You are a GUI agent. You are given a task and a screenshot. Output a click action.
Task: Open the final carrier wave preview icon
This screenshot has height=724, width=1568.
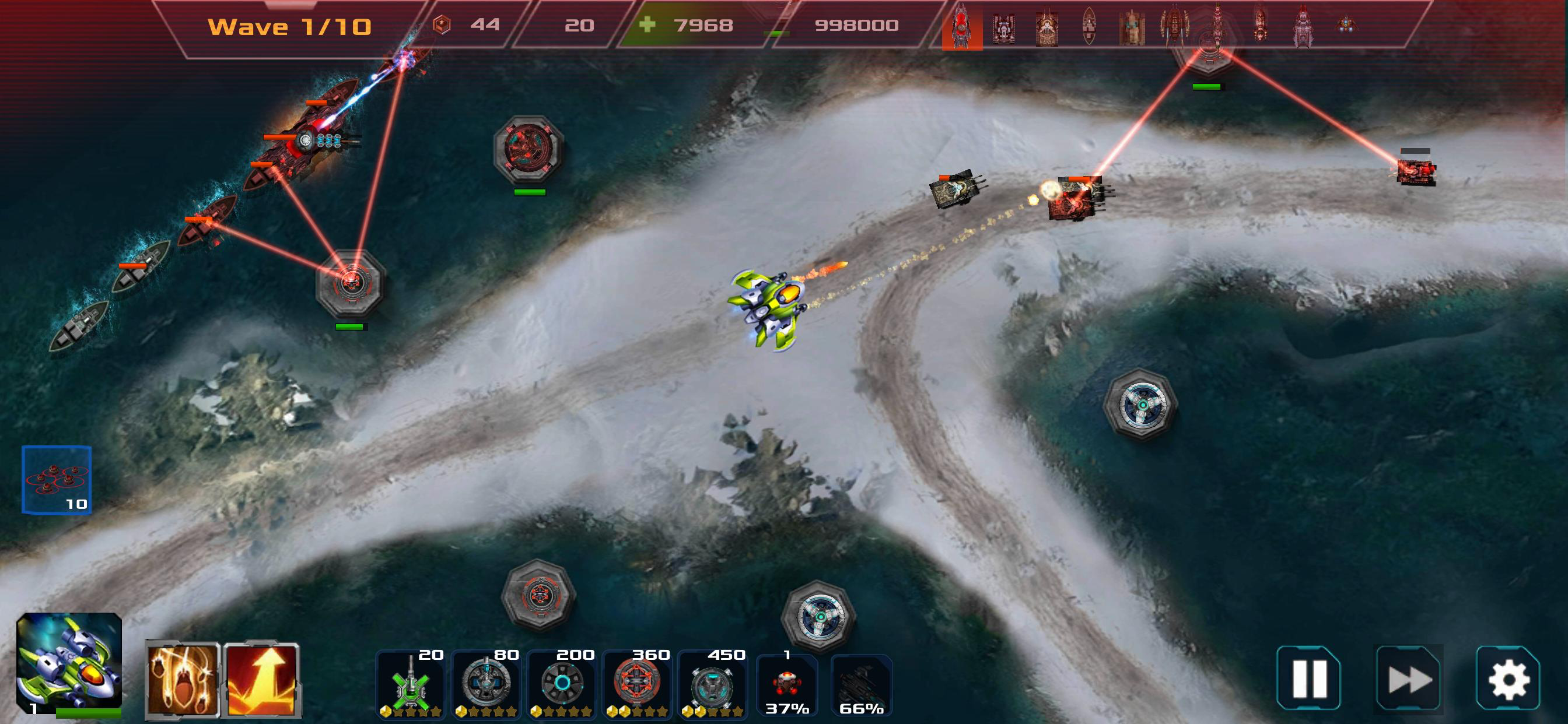(x=1303, y=27)
